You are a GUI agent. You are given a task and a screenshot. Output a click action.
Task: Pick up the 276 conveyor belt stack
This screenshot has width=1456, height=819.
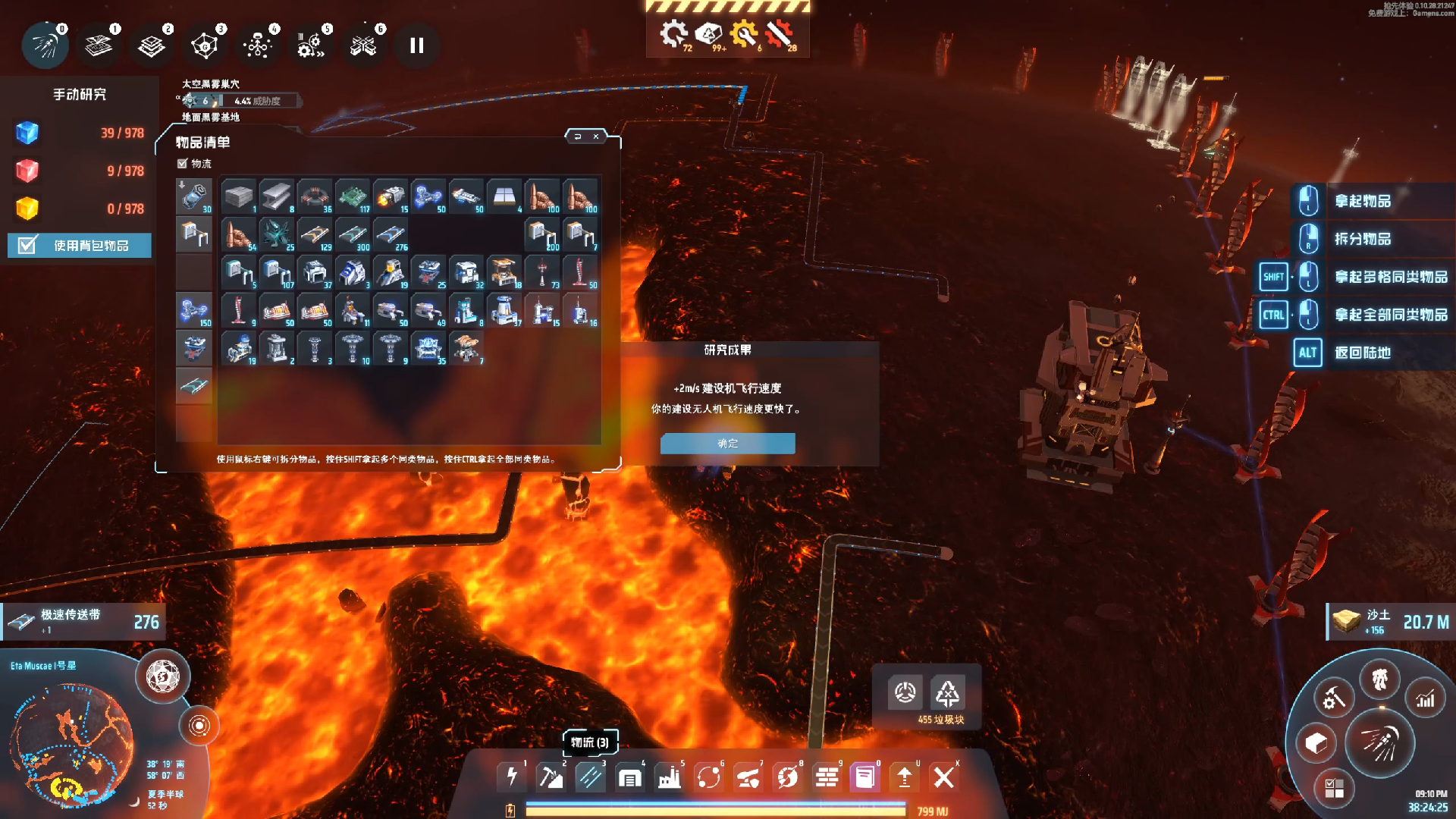[x=391, y=234]
